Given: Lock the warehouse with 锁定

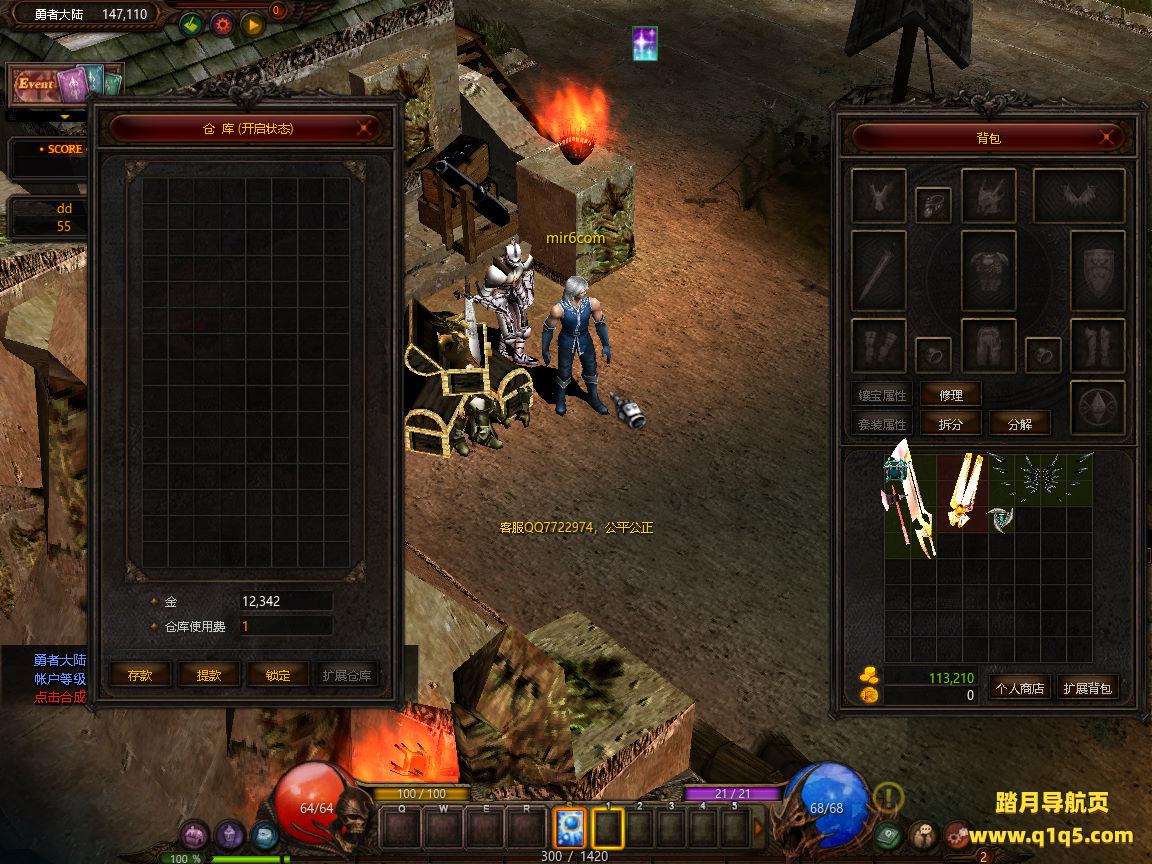Looking at the screenshot, I should 278,675.
